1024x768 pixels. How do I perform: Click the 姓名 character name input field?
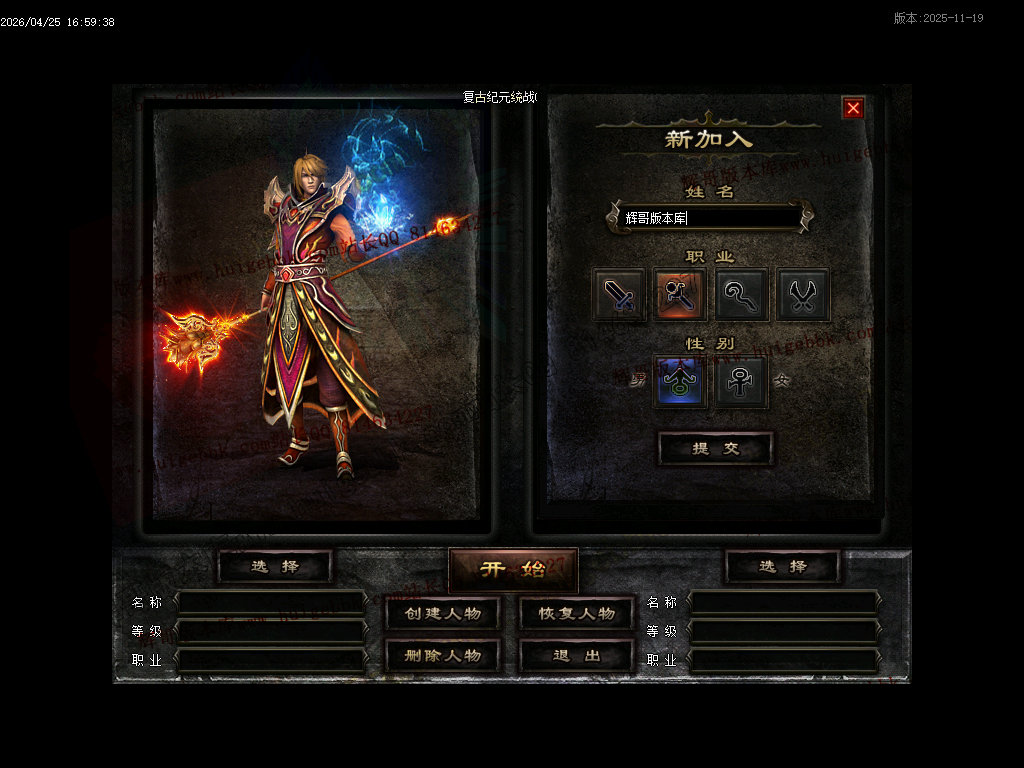pyautogui.click(x=710, y=217)
